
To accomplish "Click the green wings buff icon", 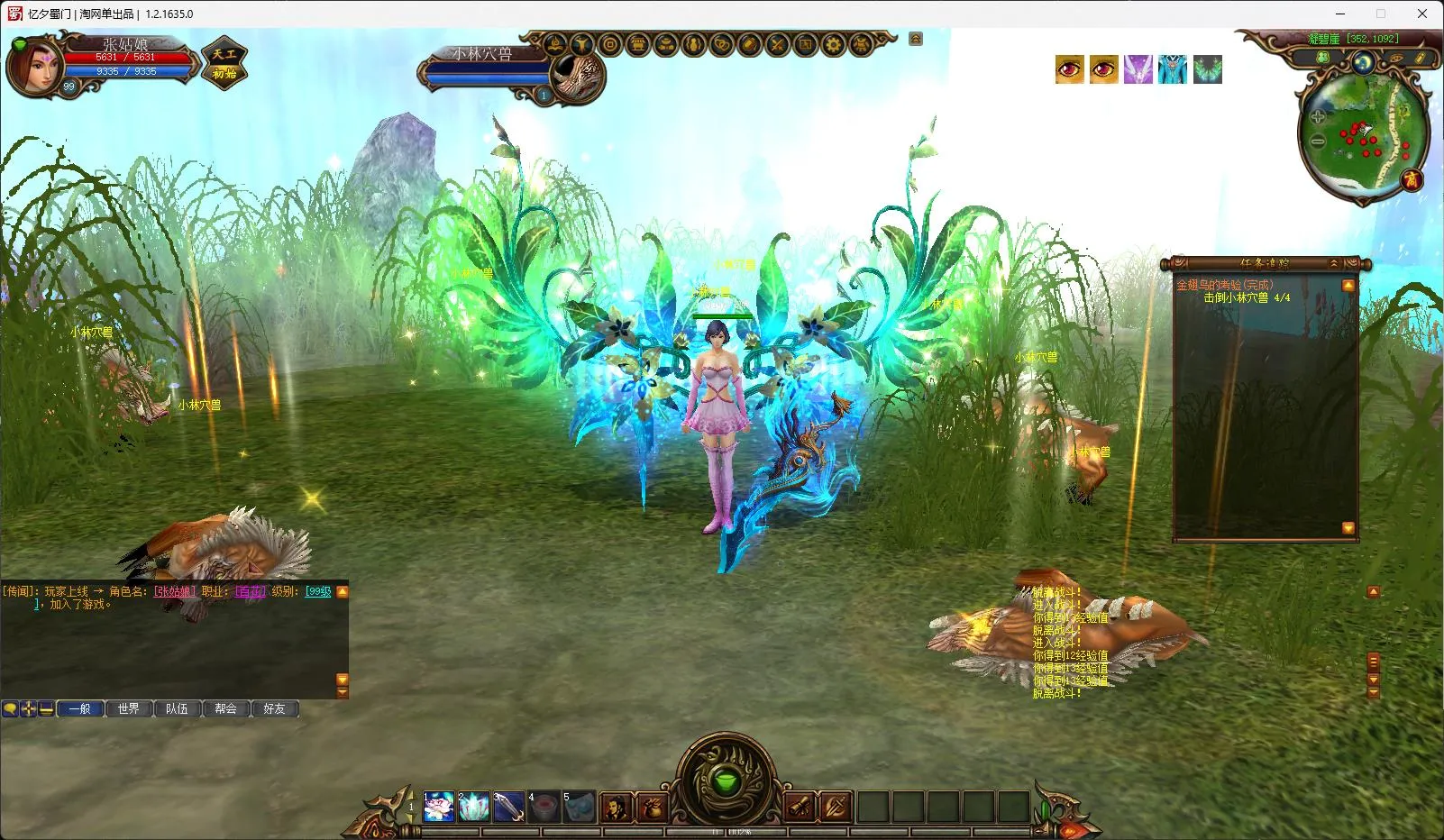I will coord(1208,69).
